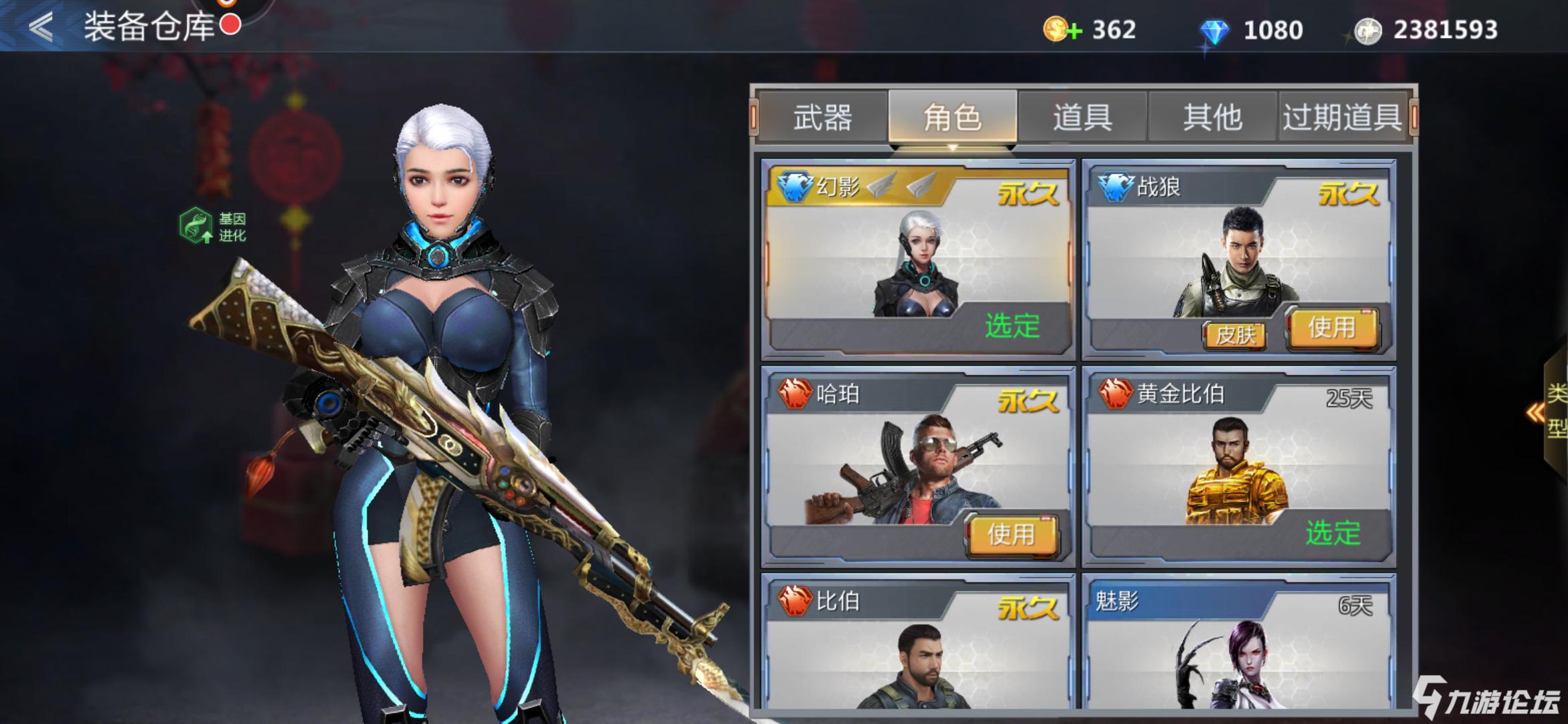The image size is (1568, 724).
Task: Open the 道具 items tab
Action: (x=1084, y=118)
